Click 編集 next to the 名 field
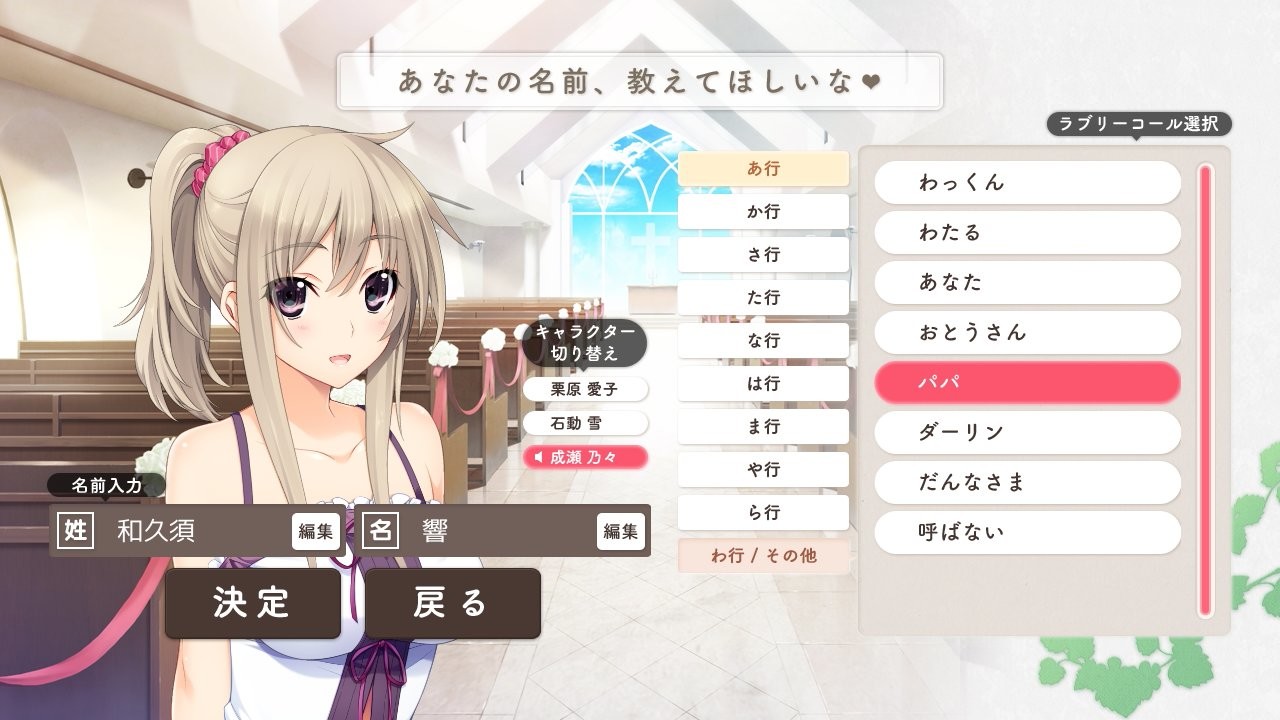 [x=621, y=532]
